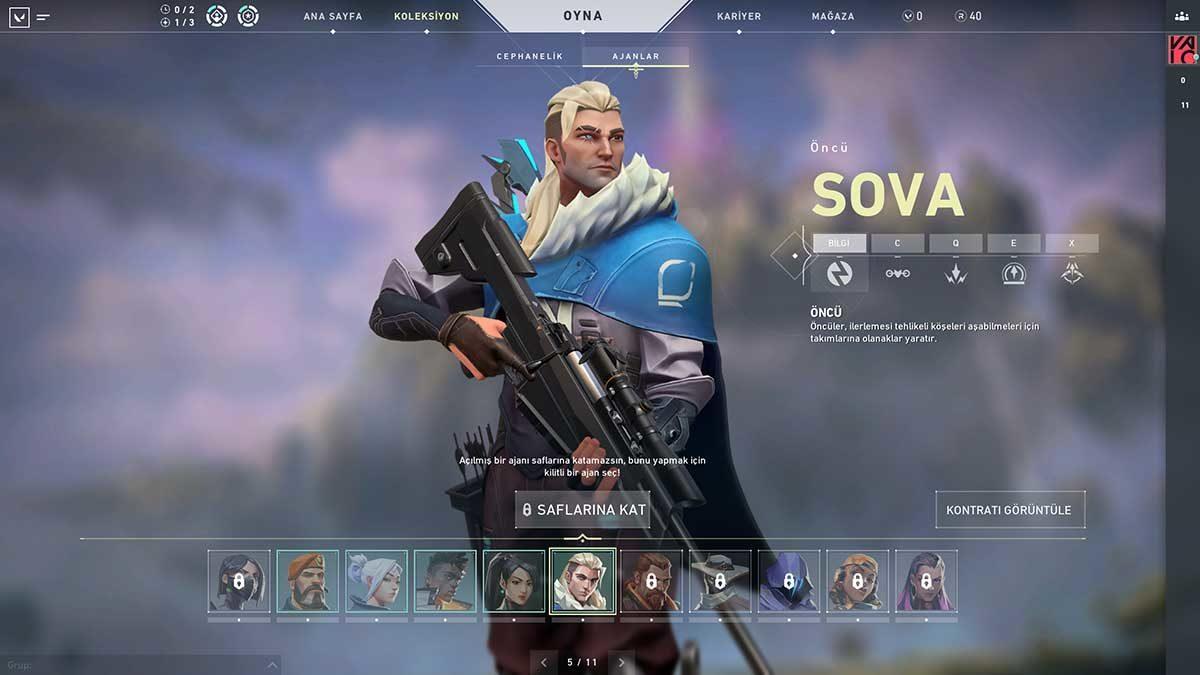Show Sova's C ability

(897, 243)
